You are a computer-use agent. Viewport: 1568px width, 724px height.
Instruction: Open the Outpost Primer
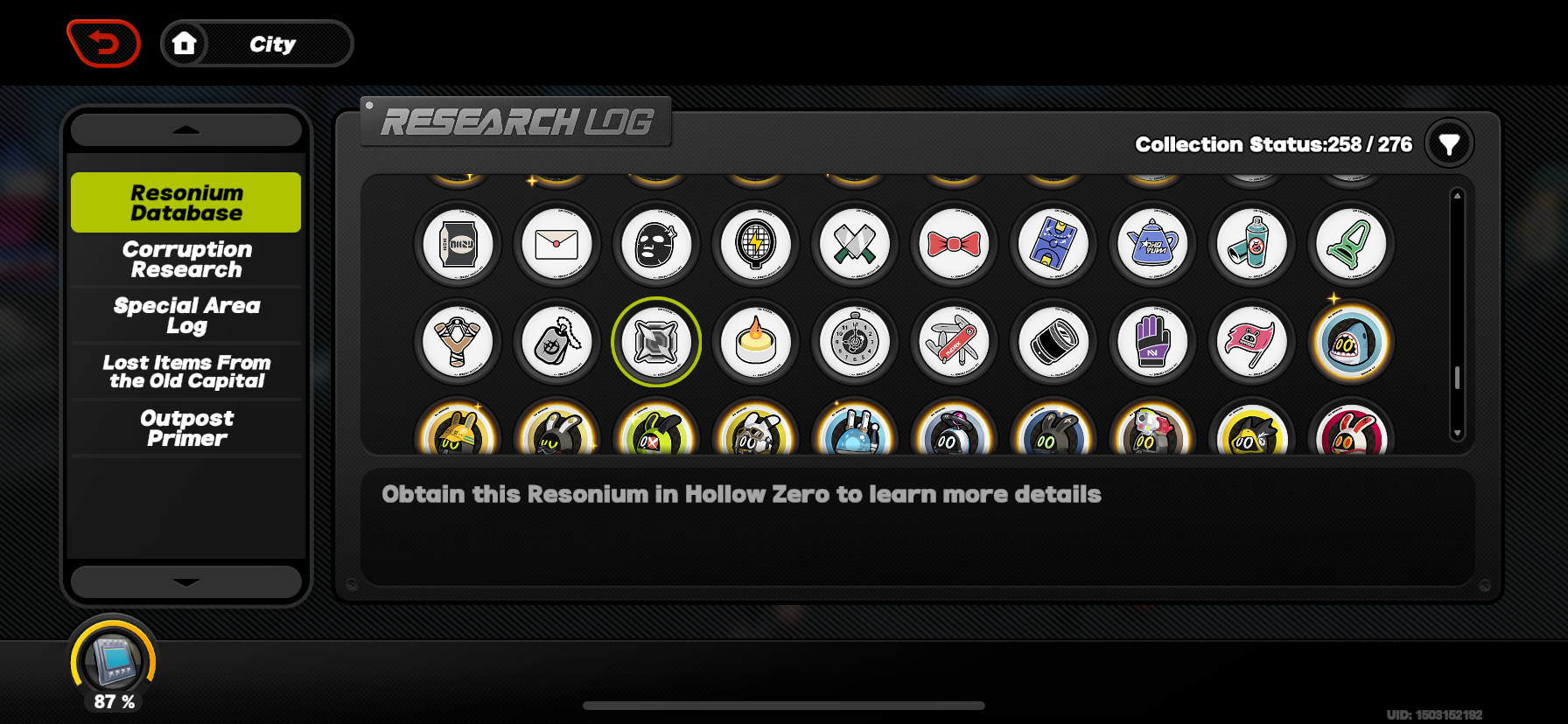(x=185, y=428)
